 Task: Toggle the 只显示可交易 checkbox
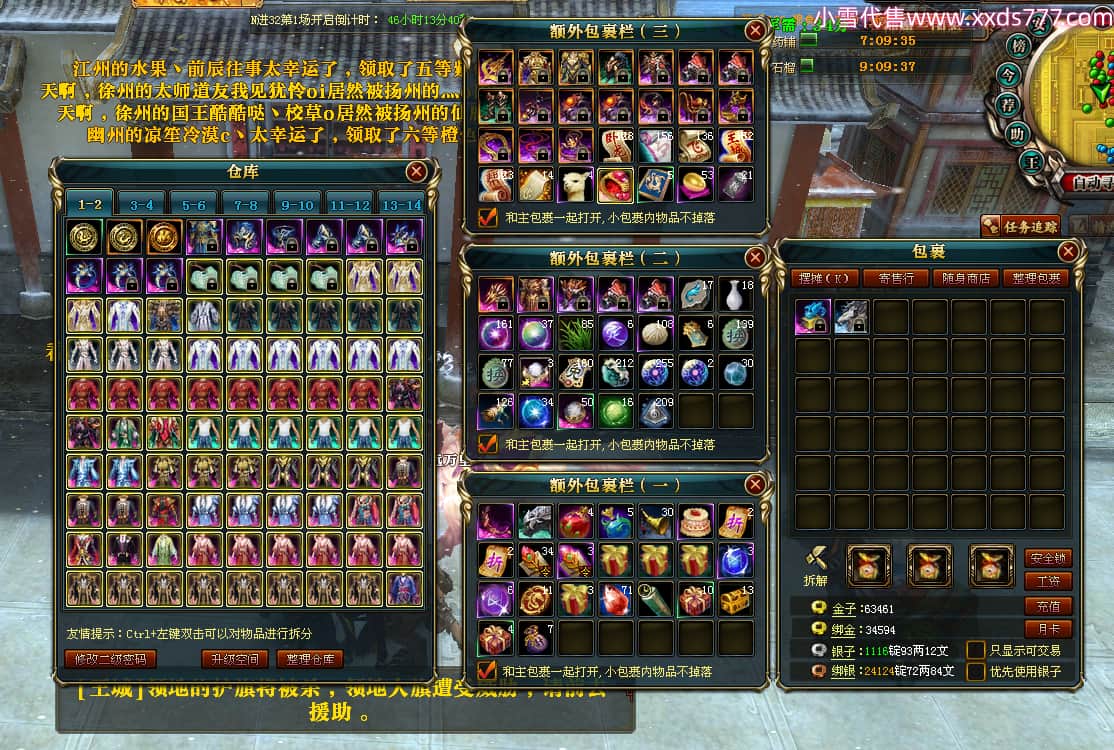976,650
